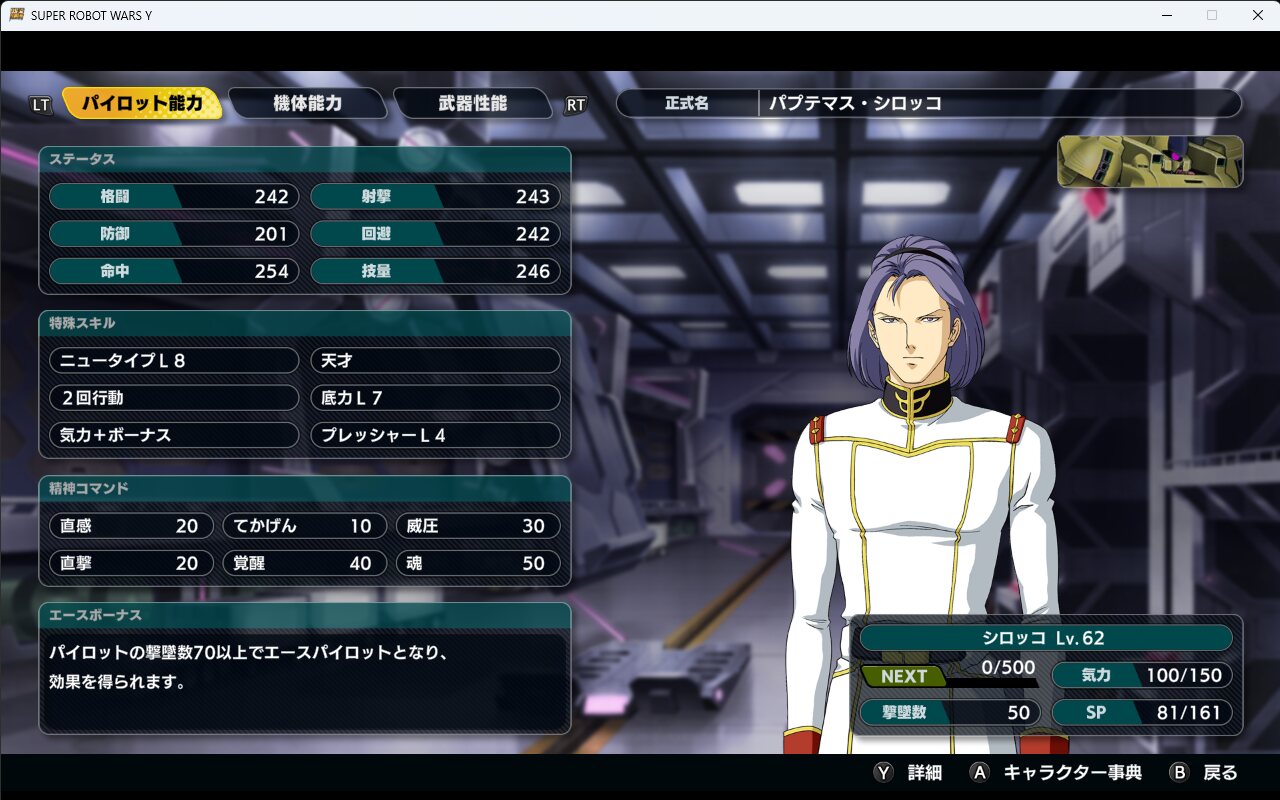The image size is (1280, 800).
Task: Minimize the Super Robot Wars Y window
Action: click(1166, 15)
